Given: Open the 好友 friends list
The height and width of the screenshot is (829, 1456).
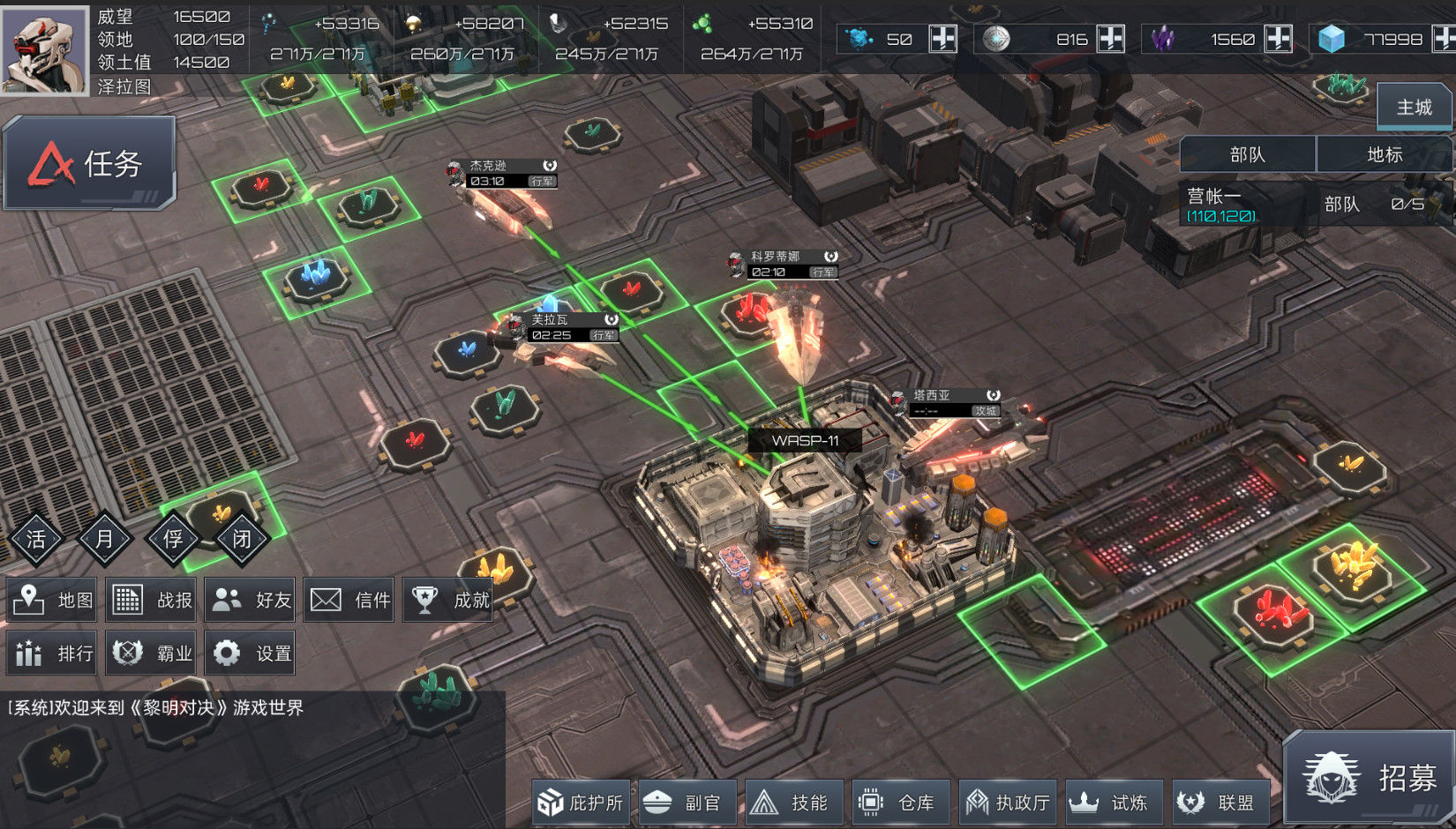Looking at the screenshot, I should click(x=252, y=600).
